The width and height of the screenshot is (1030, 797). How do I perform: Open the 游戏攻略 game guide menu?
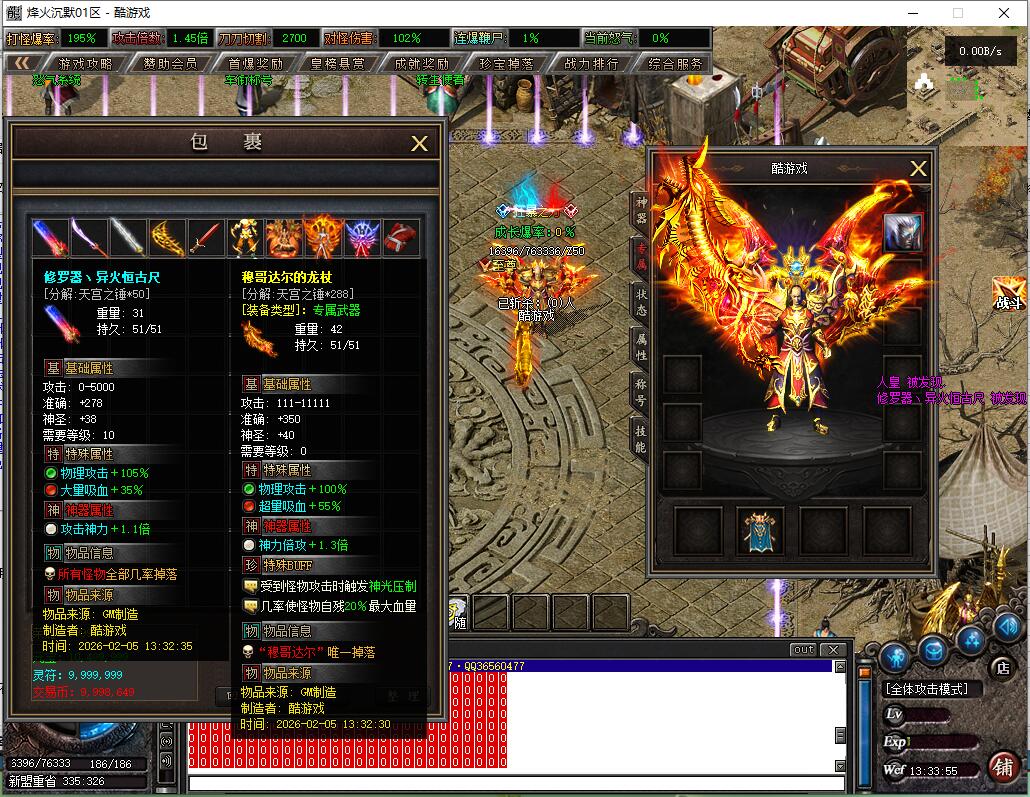86,63
